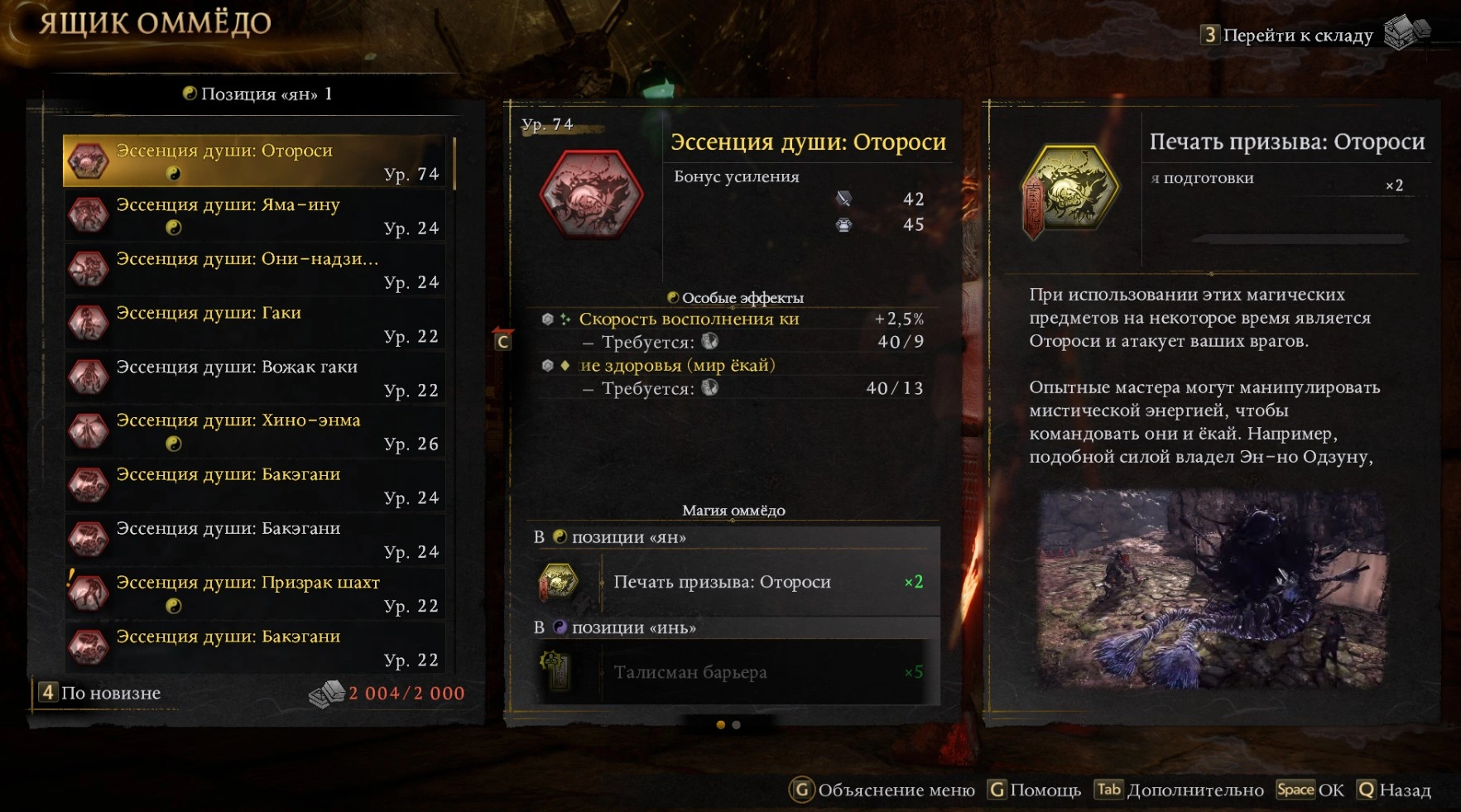Click the golden summon seal icon
This screenshot has height=812, width=1461.
pos(1070,190)
